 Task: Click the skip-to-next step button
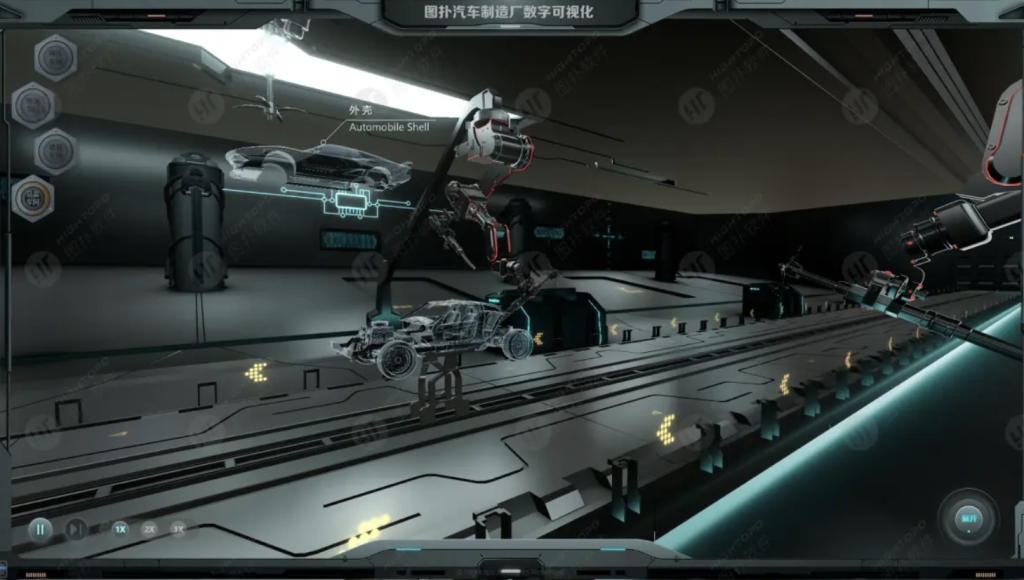(x=76, y=529)
